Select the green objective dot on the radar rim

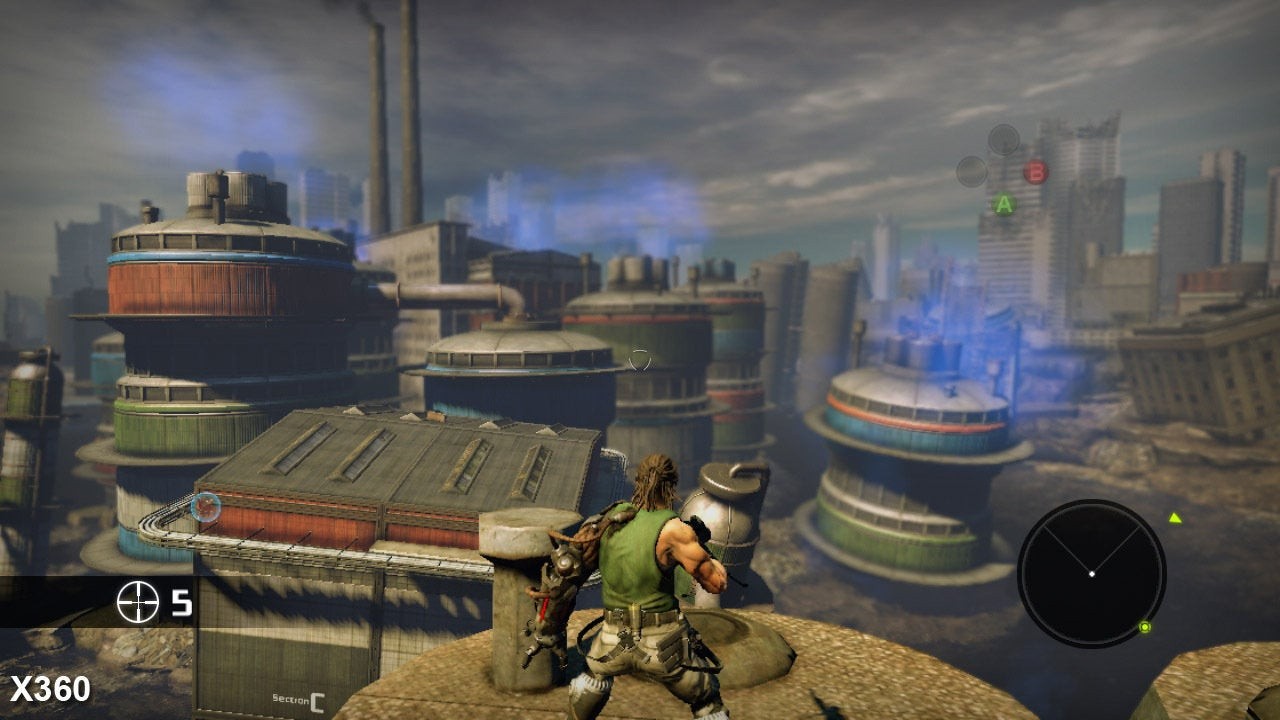1144,627
